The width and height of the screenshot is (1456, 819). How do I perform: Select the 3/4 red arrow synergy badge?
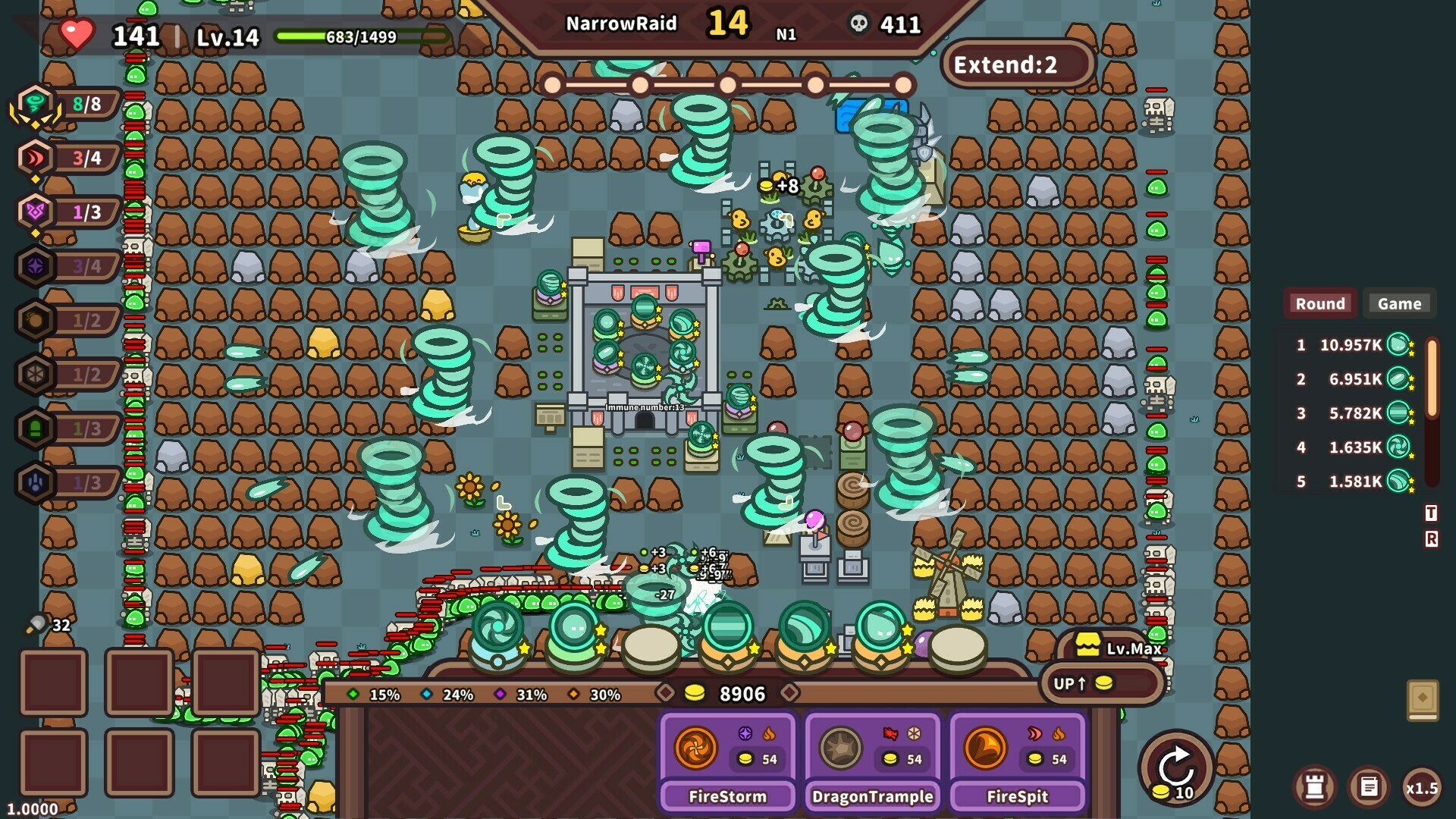(x=36, y=158)
